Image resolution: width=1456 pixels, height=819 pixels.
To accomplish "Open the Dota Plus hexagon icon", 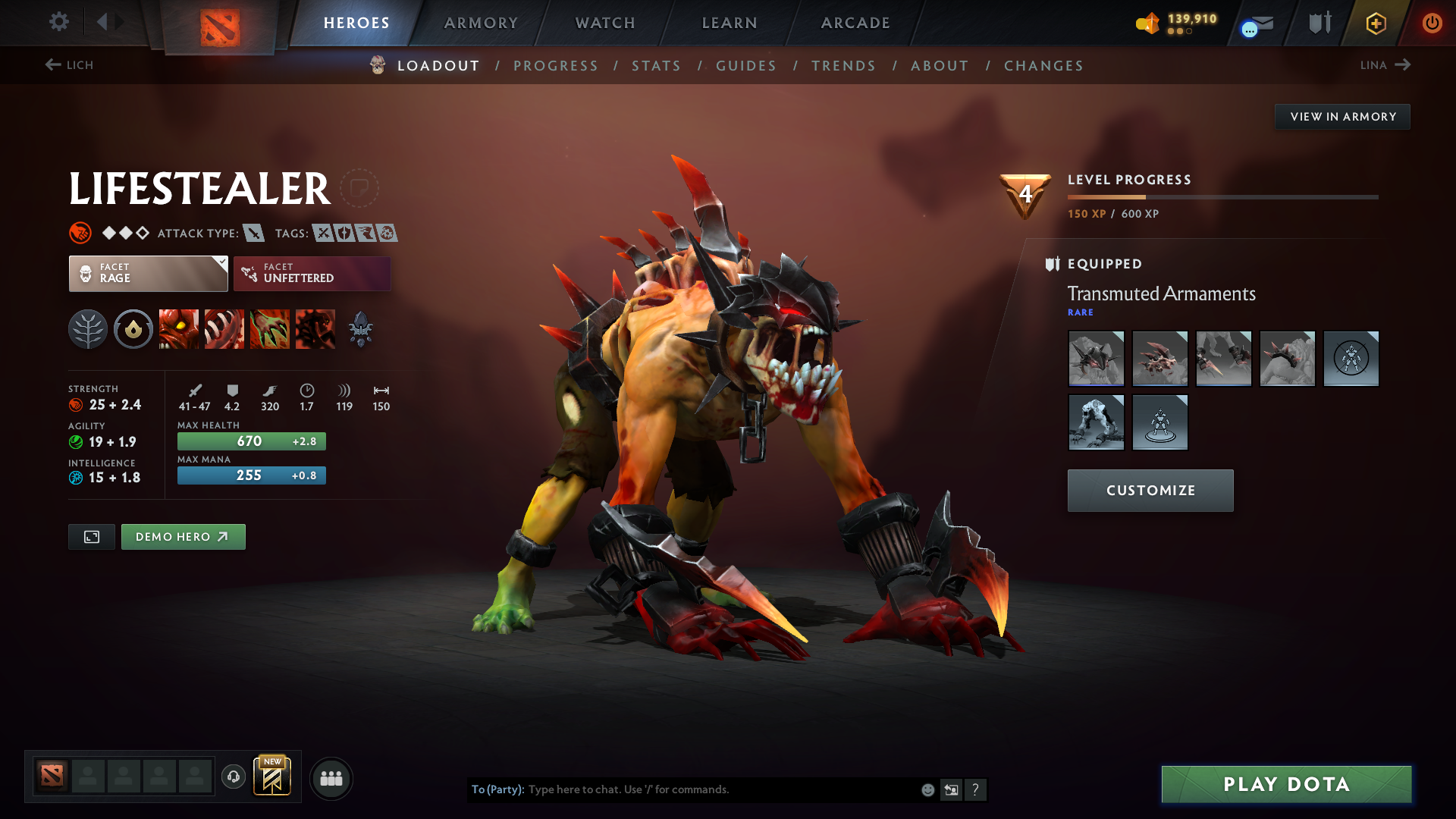I will [1375, 23].
